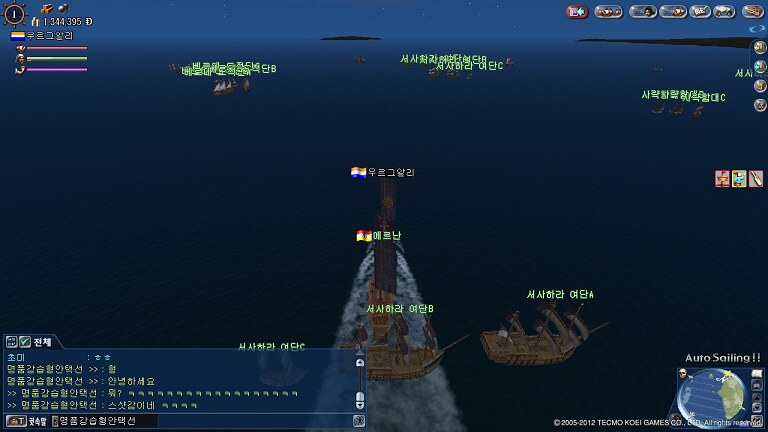Click the cannonball icon above the money
Image resolution: width=768 pixels, height=432 pixels.
61,8
